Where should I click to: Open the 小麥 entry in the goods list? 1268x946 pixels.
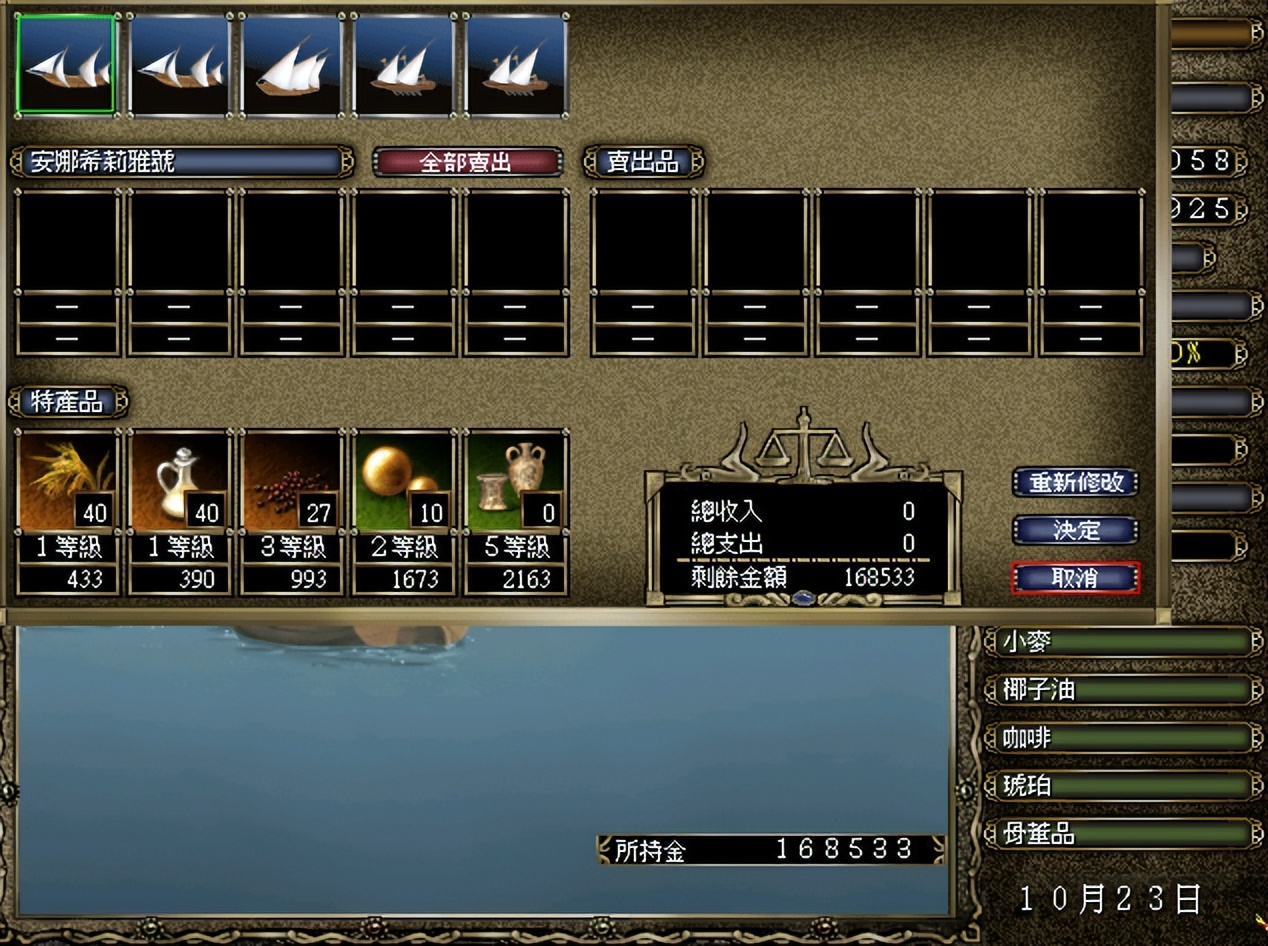coord(1122,642)
